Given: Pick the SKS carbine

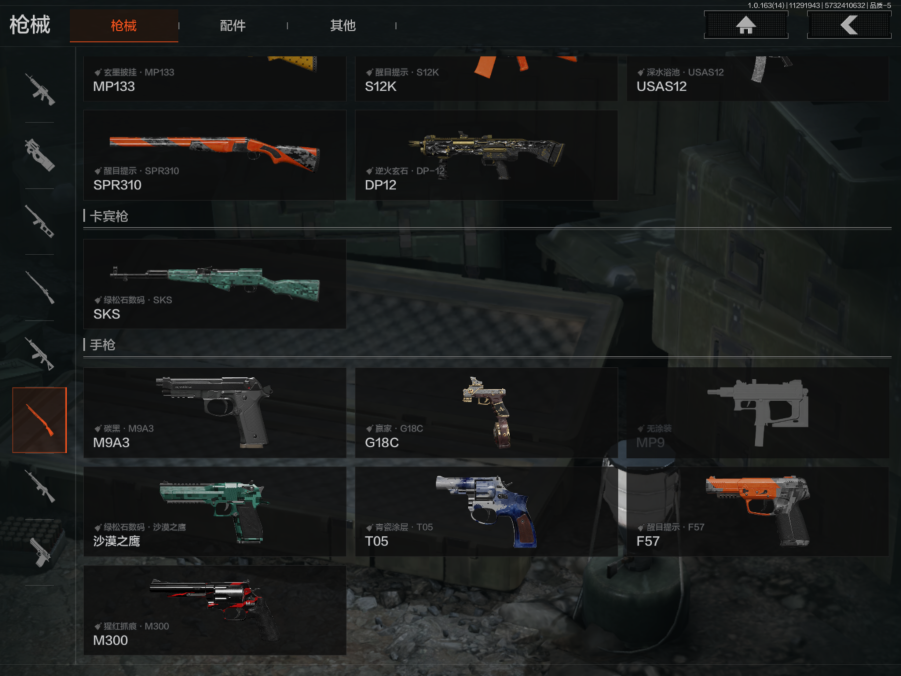Looking at the screenshot, I should click(x=215, y=284).
